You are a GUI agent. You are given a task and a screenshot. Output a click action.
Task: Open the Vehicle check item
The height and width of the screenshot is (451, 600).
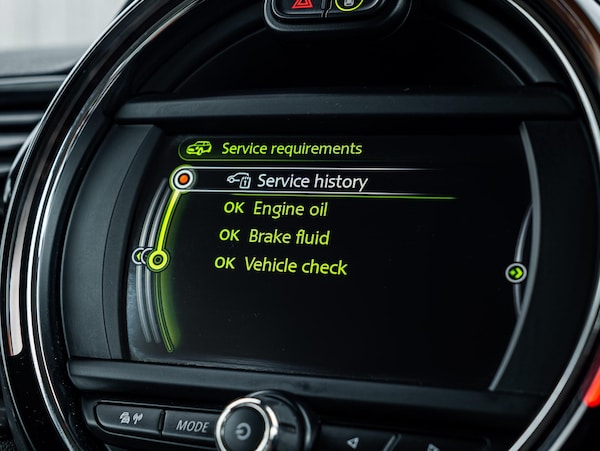pyautogui.click(x=295, y=265)
